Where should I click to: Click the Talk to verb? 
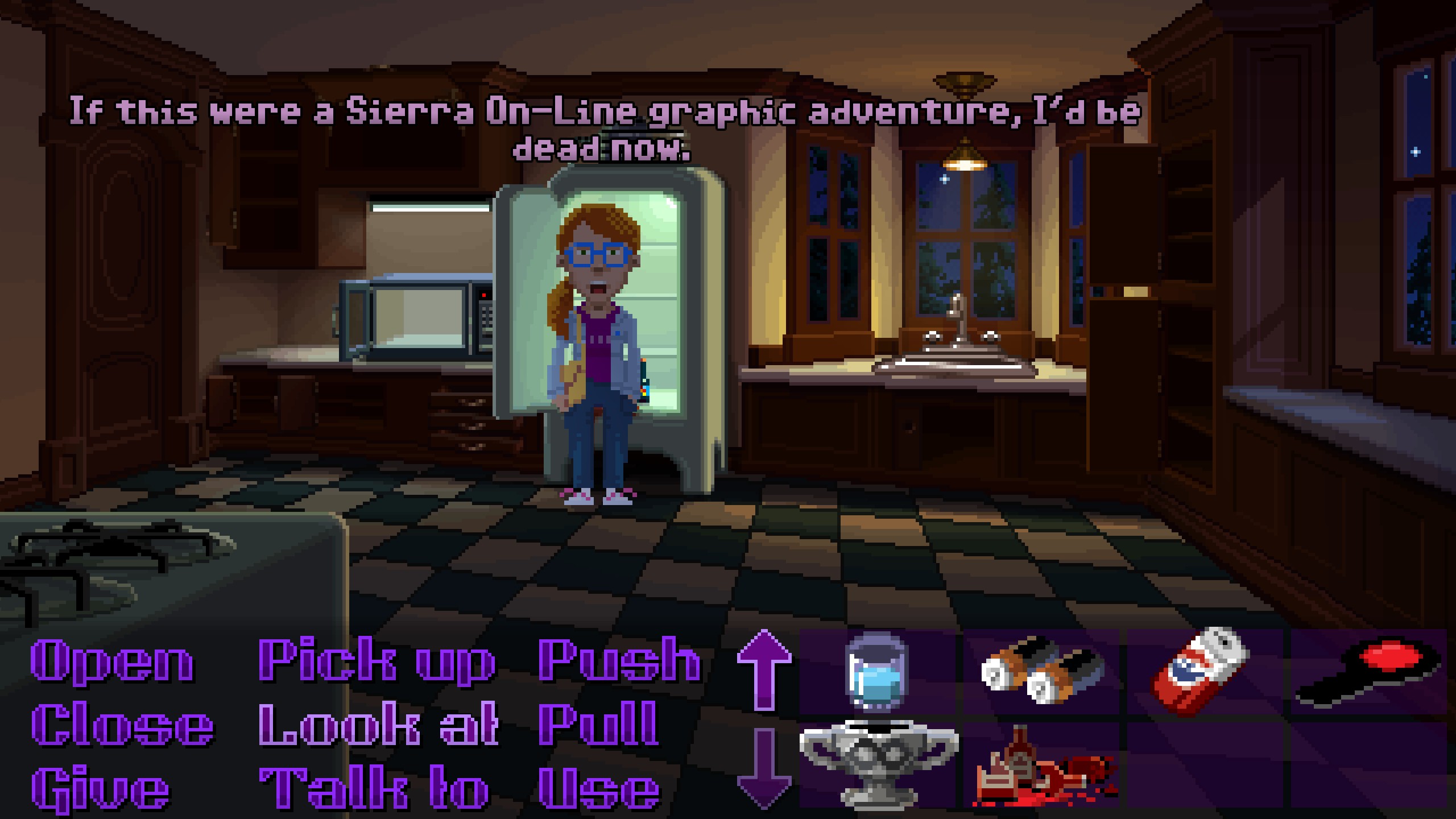[x=374, y=789]
